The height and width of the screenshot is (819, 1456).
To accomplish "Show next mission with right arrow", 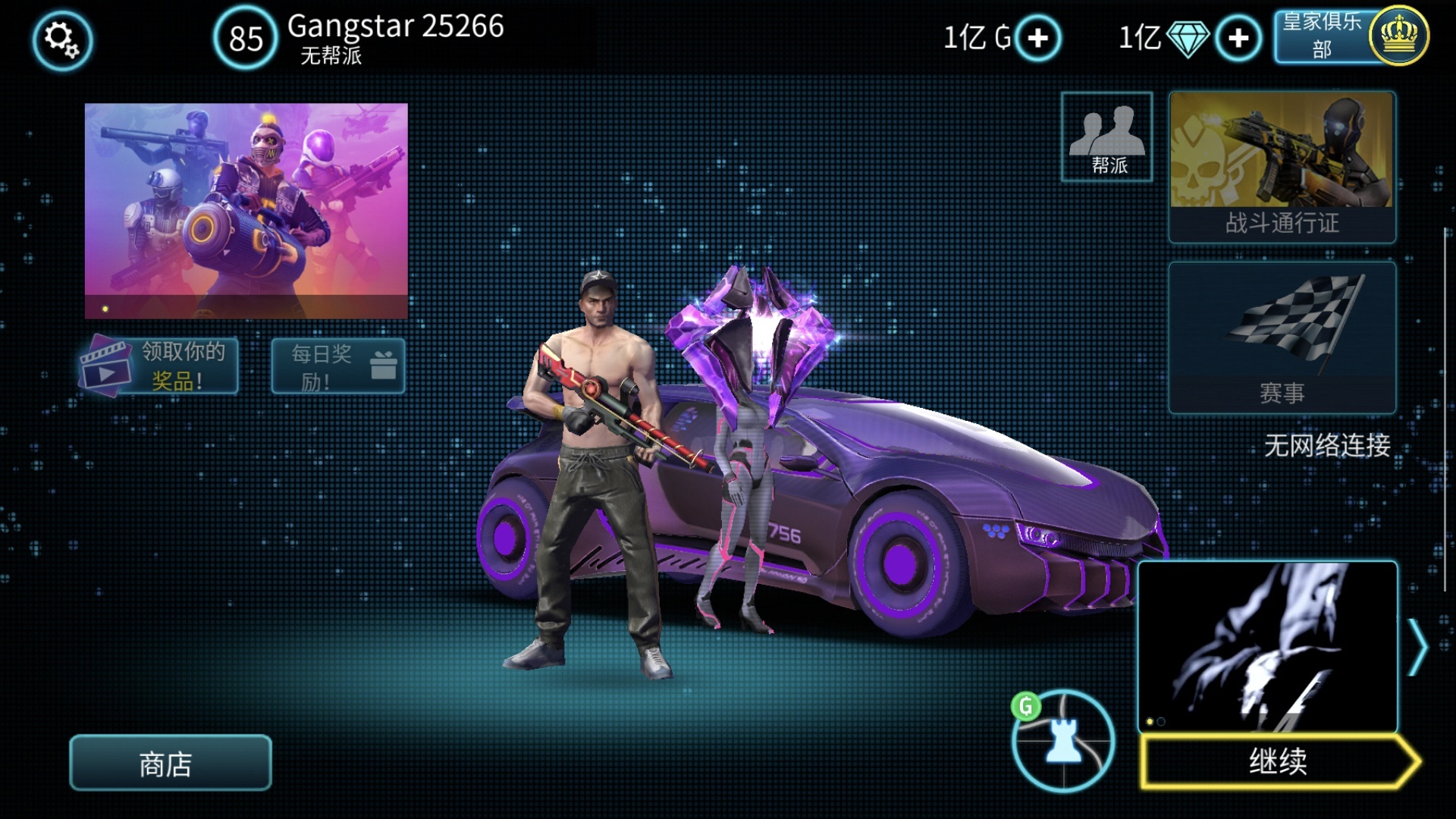I will coord(1417,647).
